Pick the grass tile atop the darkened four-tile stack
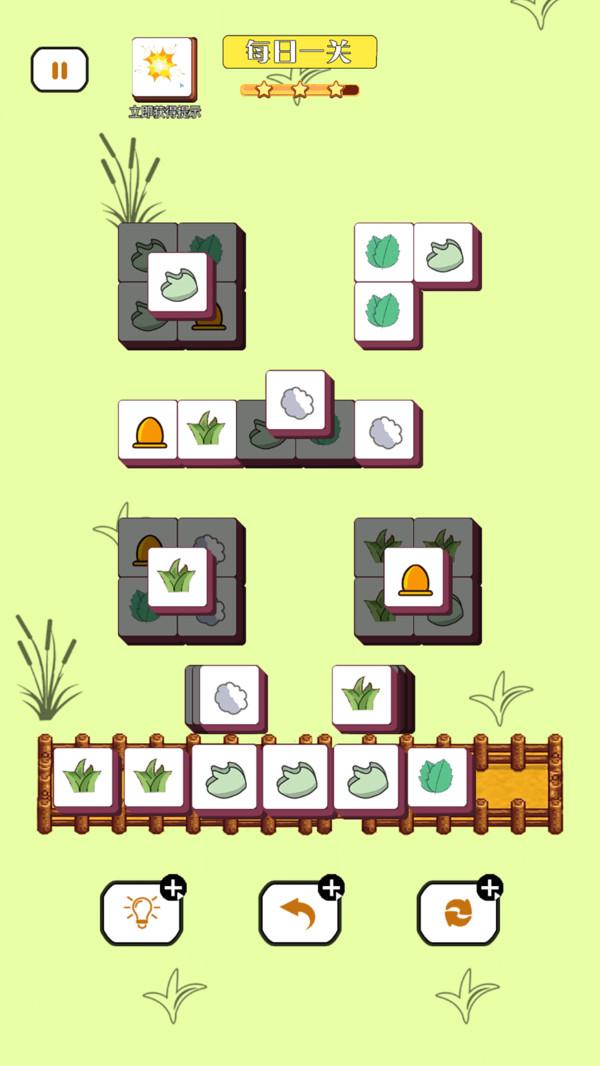 (178, 577)
